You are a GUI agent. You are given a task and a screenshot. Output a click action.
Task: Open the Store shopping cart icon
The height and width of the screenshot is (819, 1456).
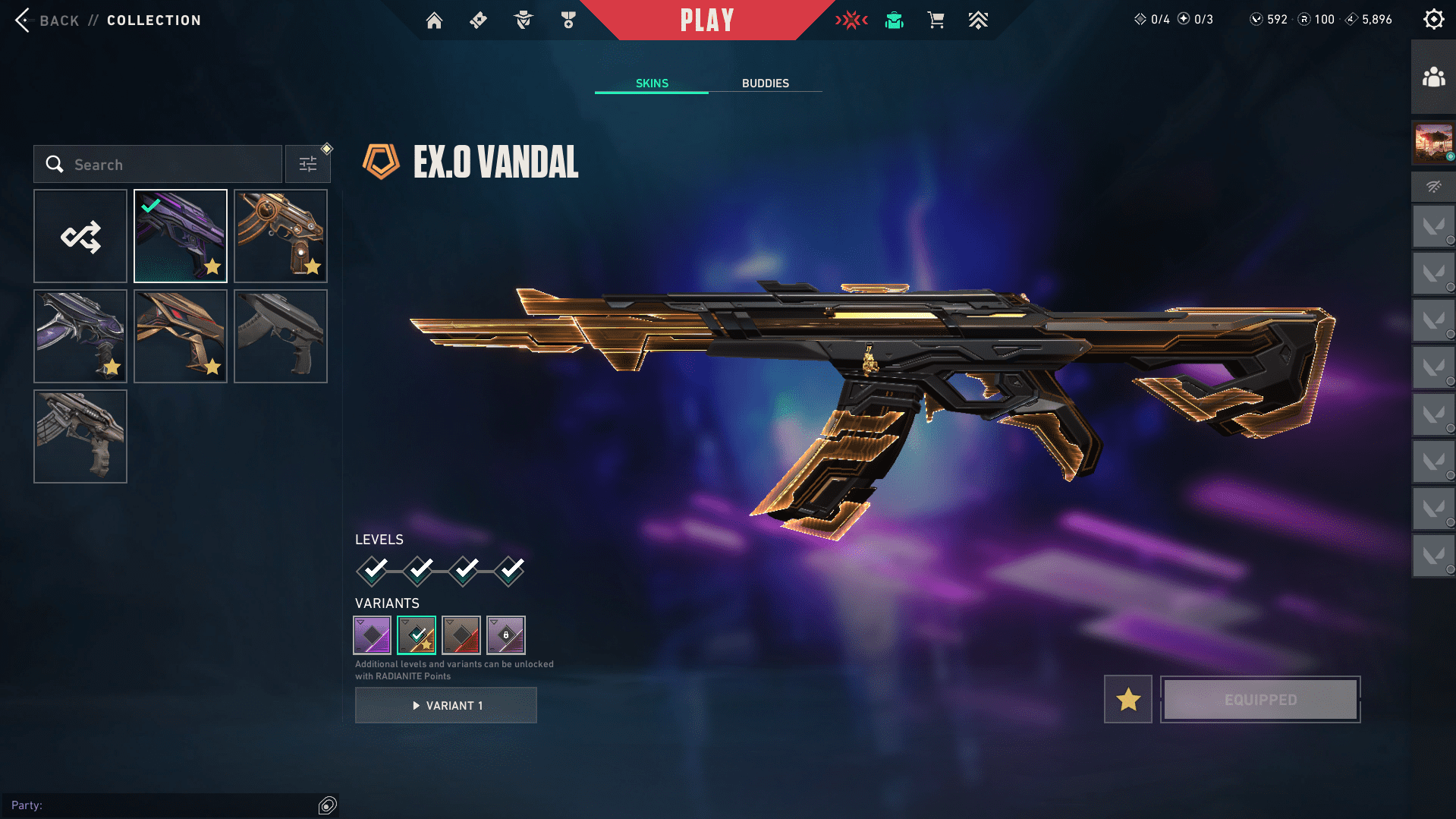tap(936, 20)
